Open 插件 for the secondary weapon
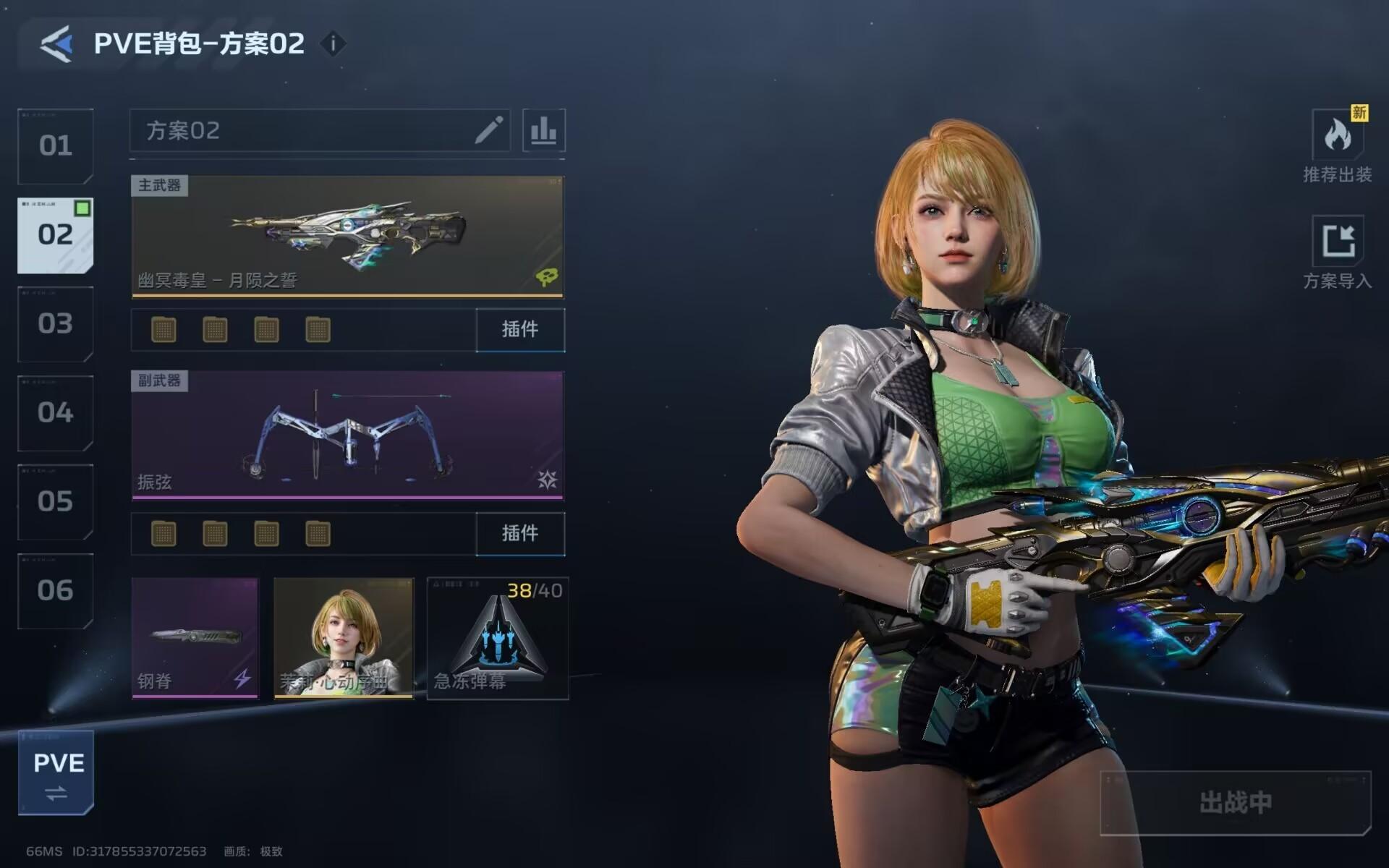This screenshot has width=1389, height=868. click(520, 534)
